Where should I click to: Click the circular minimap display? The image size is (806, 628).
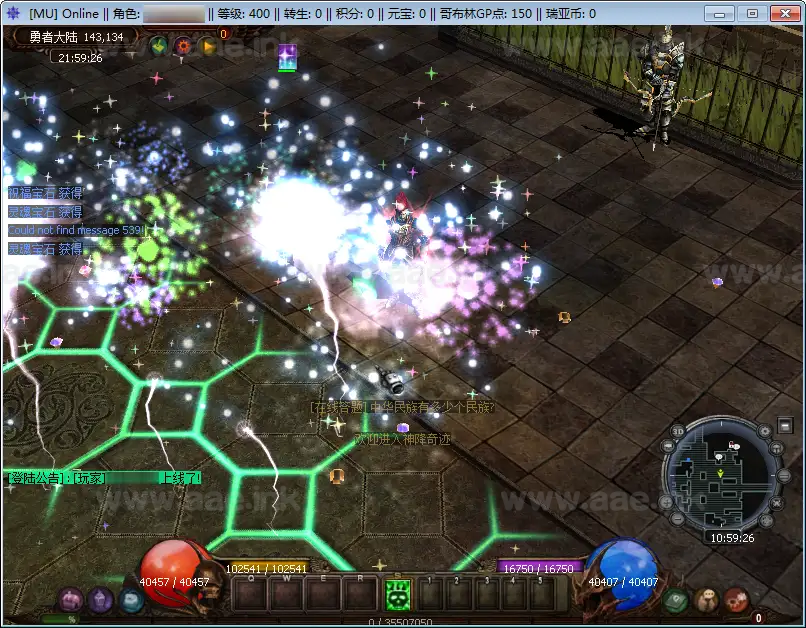click(720, 472)
